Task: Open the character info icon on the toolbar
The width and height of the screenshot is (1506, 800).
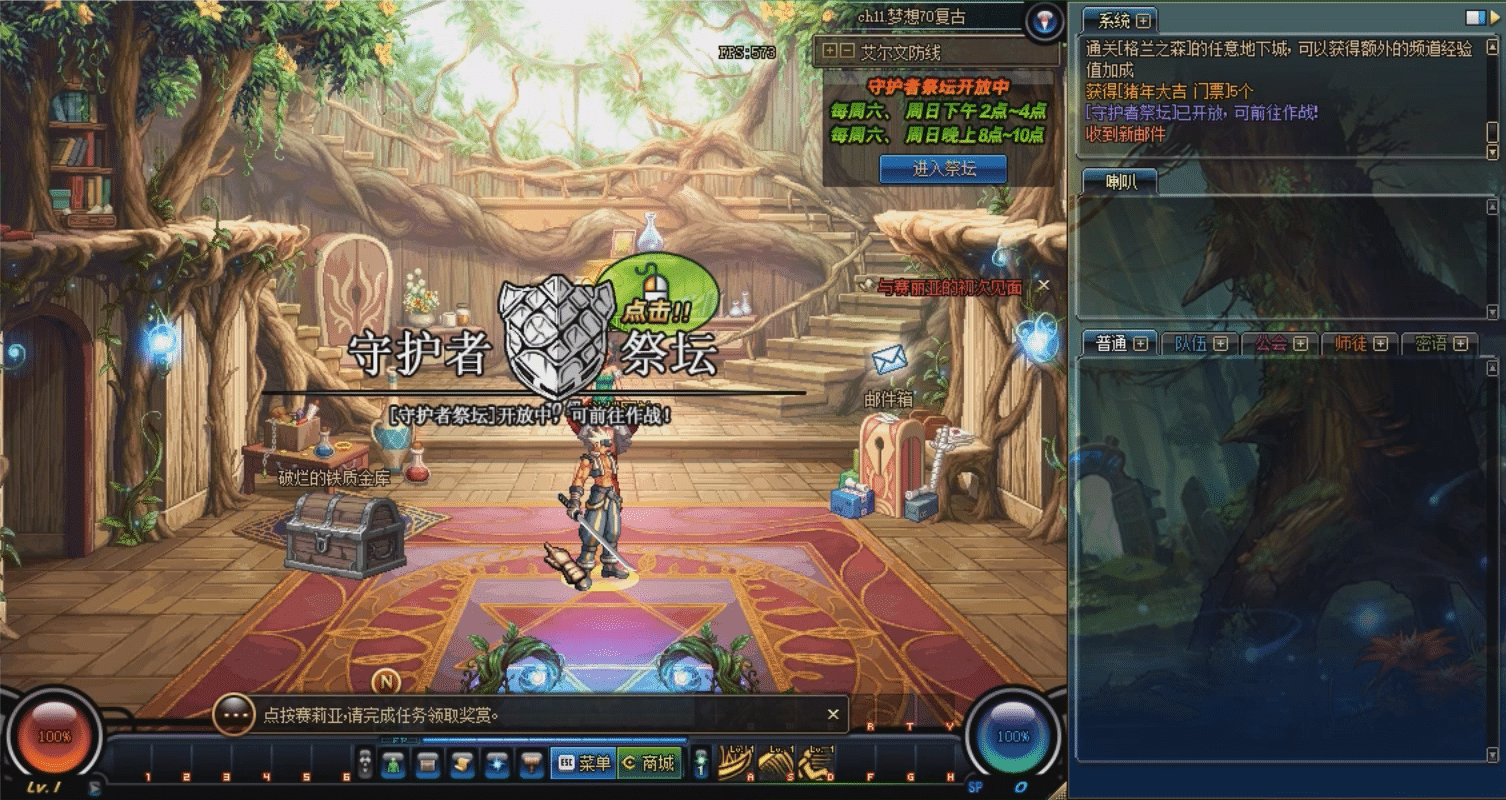Action: pos(394,762)
